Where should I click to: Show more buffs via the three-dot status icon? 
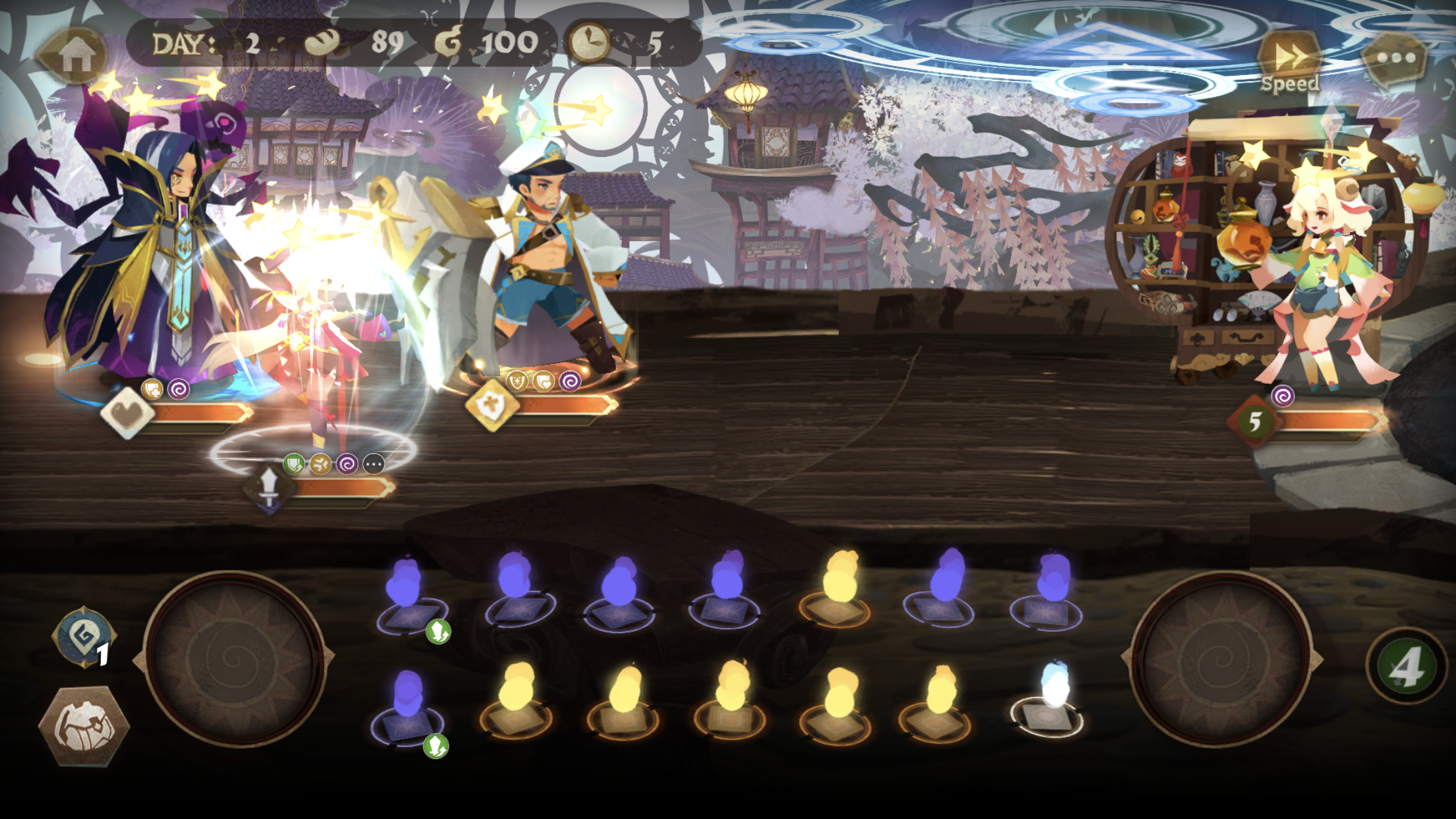[374, 464]
